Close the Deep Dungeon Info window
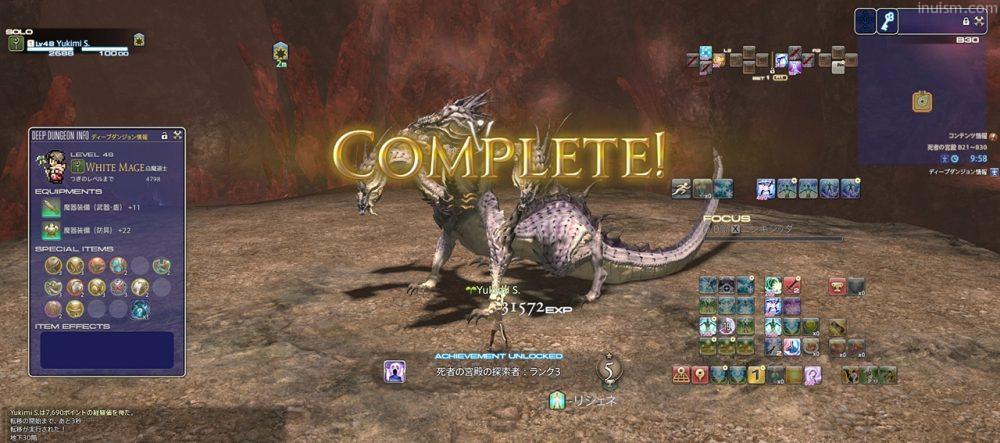Screen dimensions: 1000x443 click(176, 136)
